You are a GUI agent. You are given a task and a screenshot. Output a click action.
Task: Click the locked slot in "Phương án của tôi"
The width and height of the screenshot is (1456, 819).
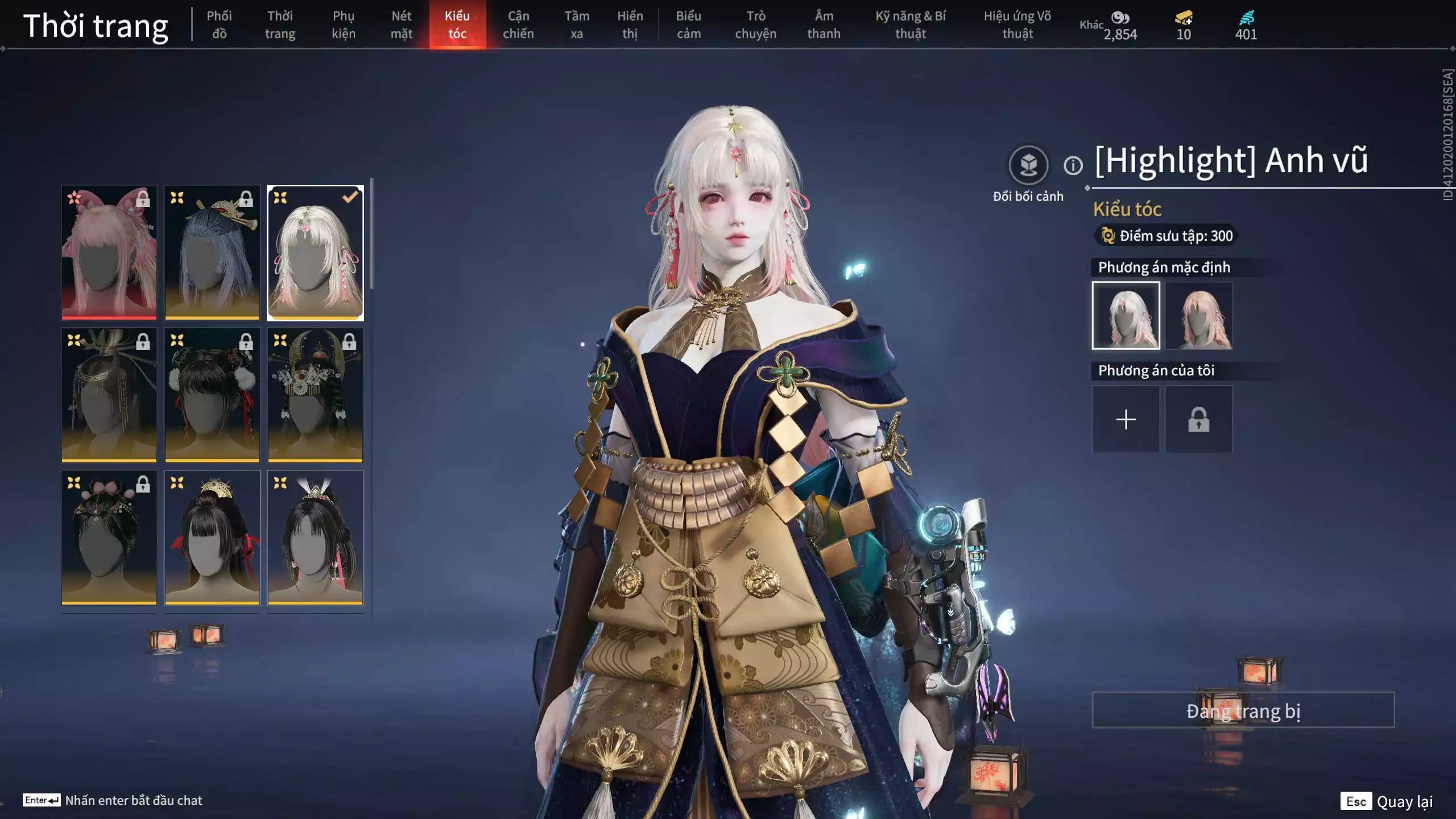(1198, 419)
